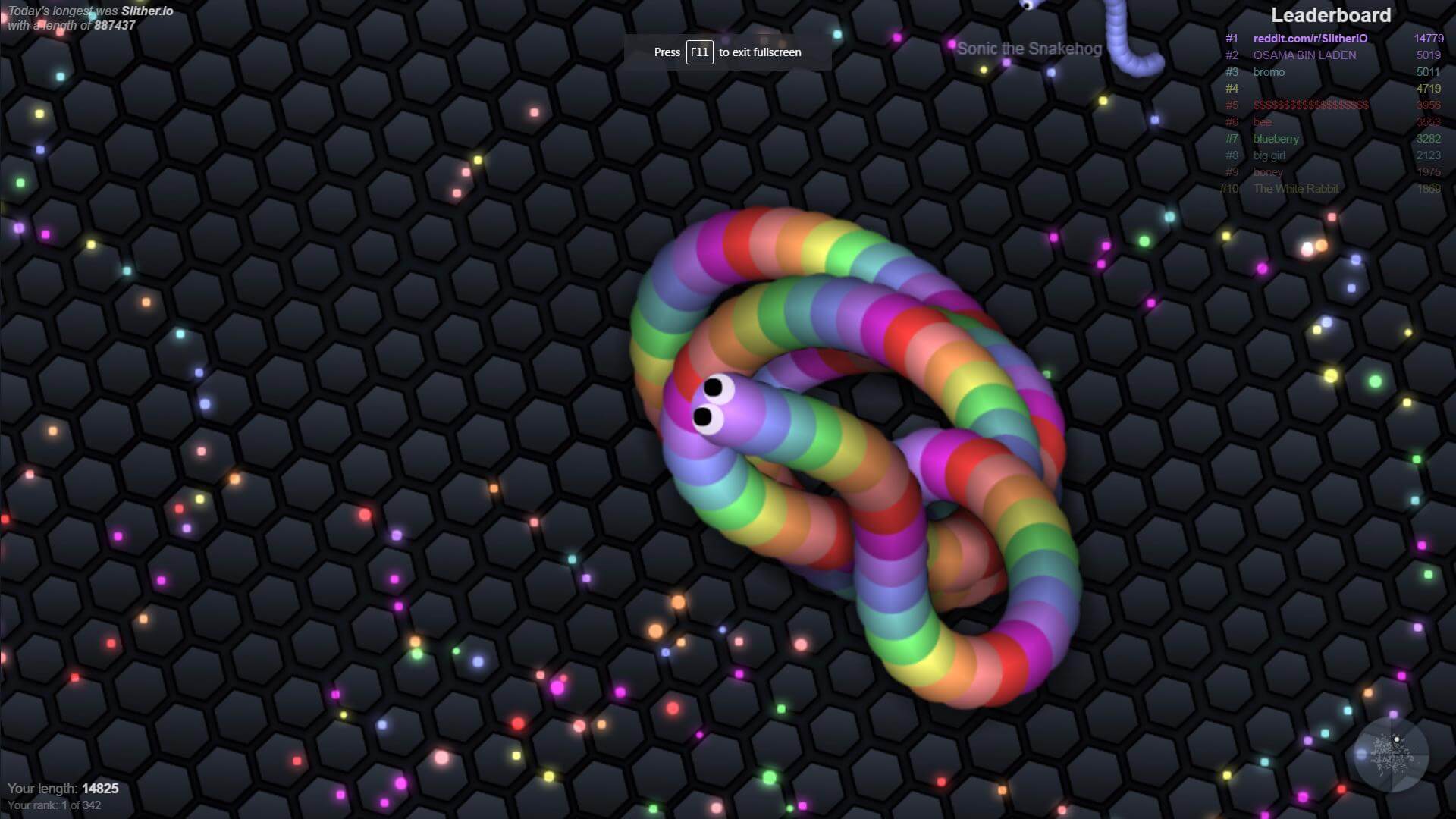The height and width of the screenshot is (819, 1456).
Task: Click the 'blueberry' leaderboard entry
Action: coord(1275,139)
